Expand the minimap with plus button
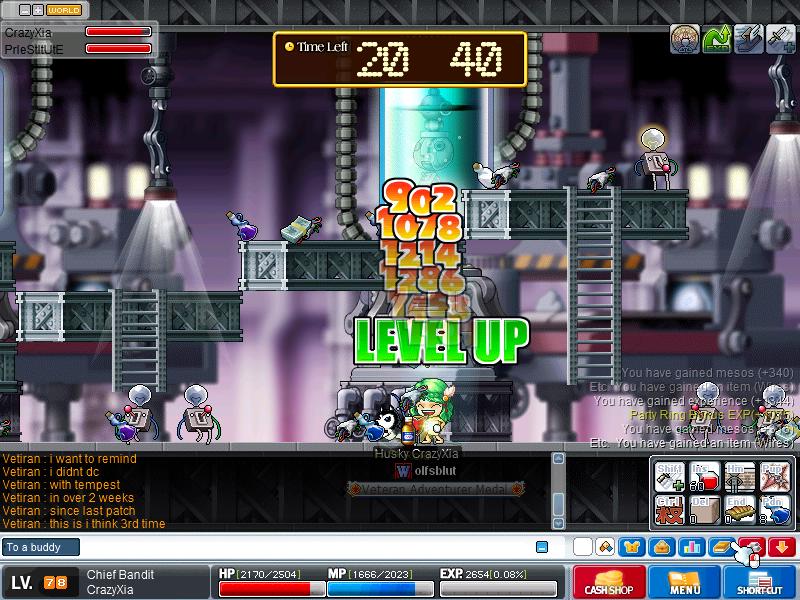800x600 pixels. pos(38,9)
